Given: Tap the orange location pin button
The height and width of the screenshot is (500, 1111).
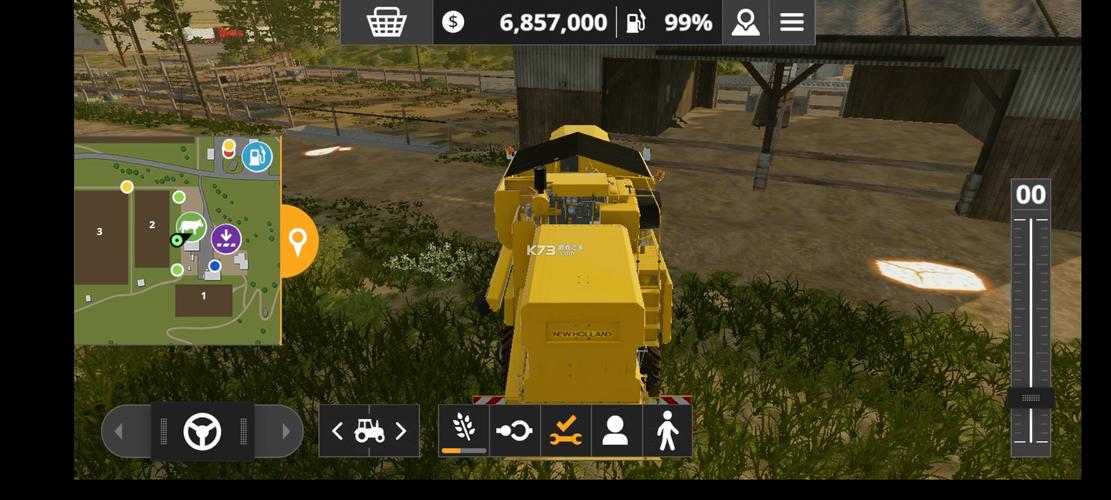Looking at the screenshot, I should point(297,241).
